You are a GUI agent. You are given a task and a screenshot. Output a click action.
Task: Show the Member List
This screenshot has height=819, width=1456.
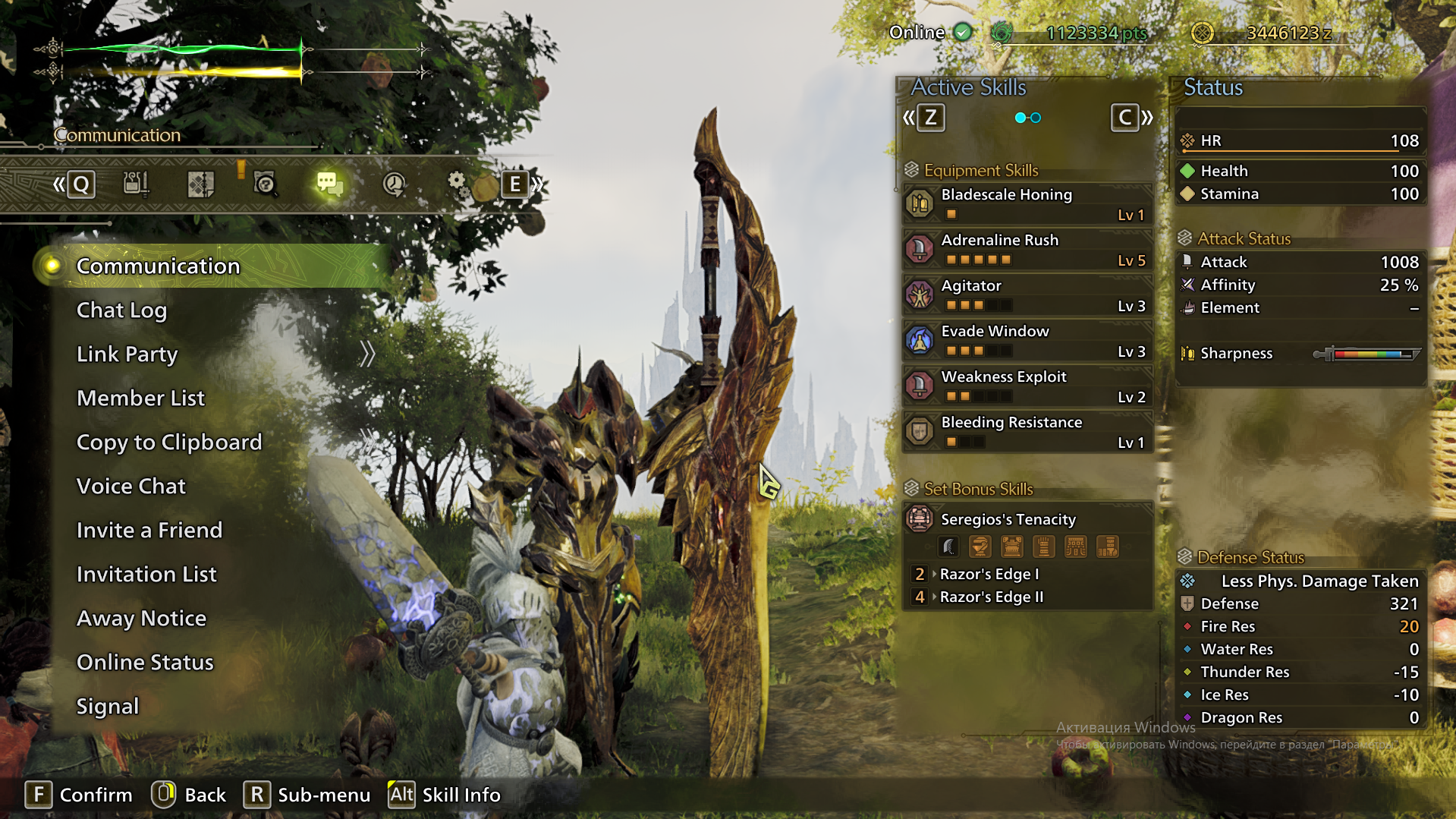(140, 398)
